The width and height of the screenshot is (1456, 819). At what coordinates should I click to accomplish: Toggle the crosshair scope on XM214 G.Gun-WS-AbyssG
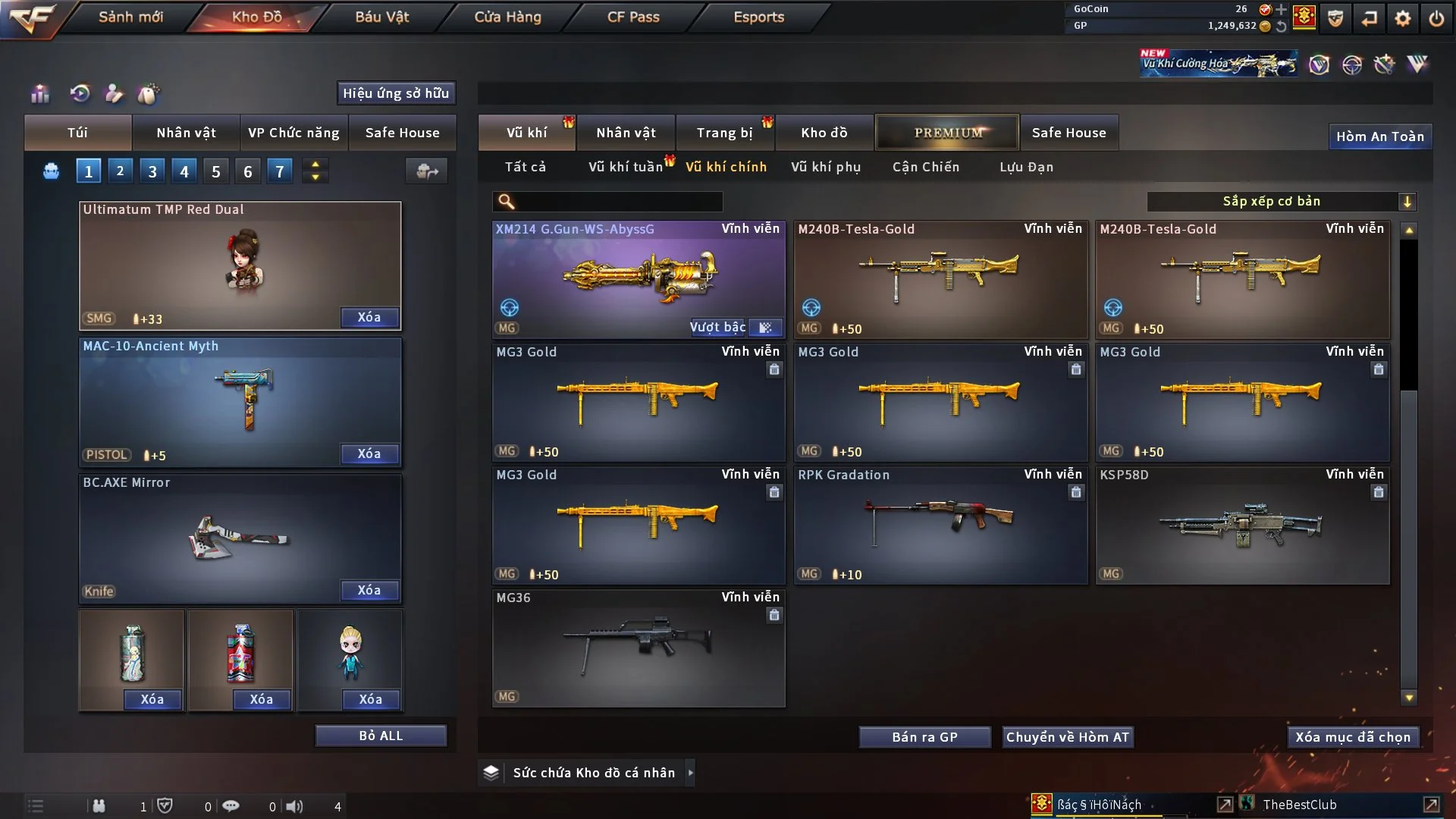[509, 308]
